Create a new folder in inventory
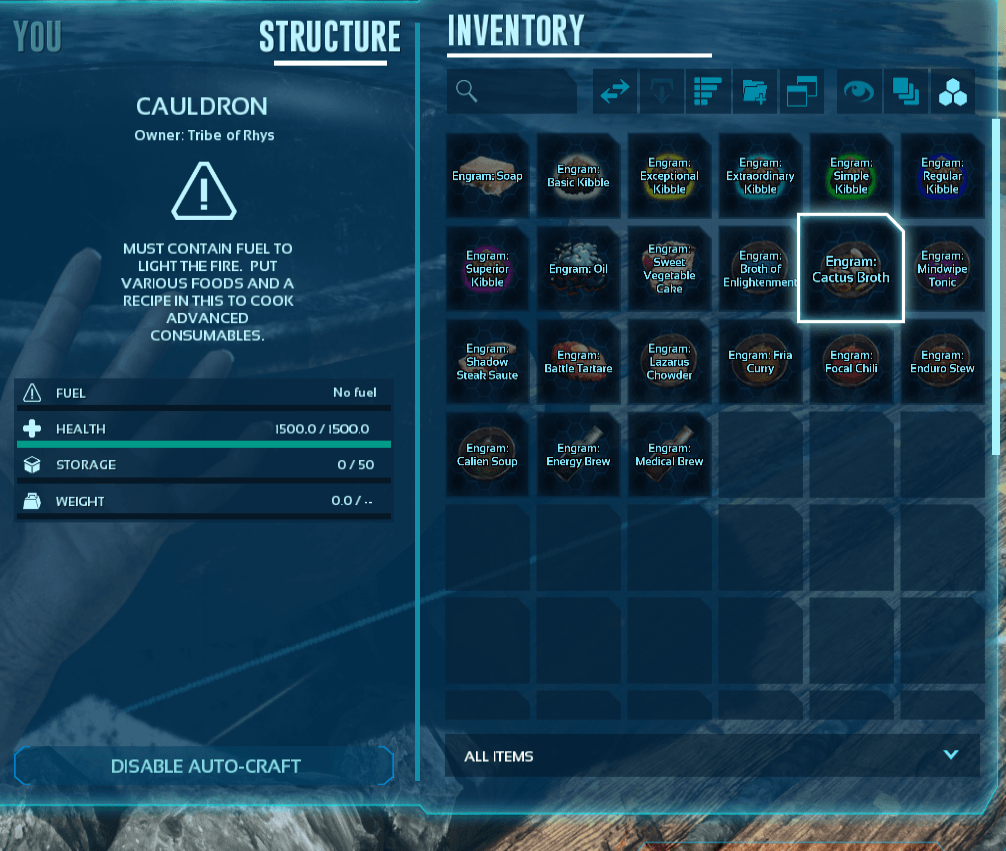 click(x=754, y=92)
